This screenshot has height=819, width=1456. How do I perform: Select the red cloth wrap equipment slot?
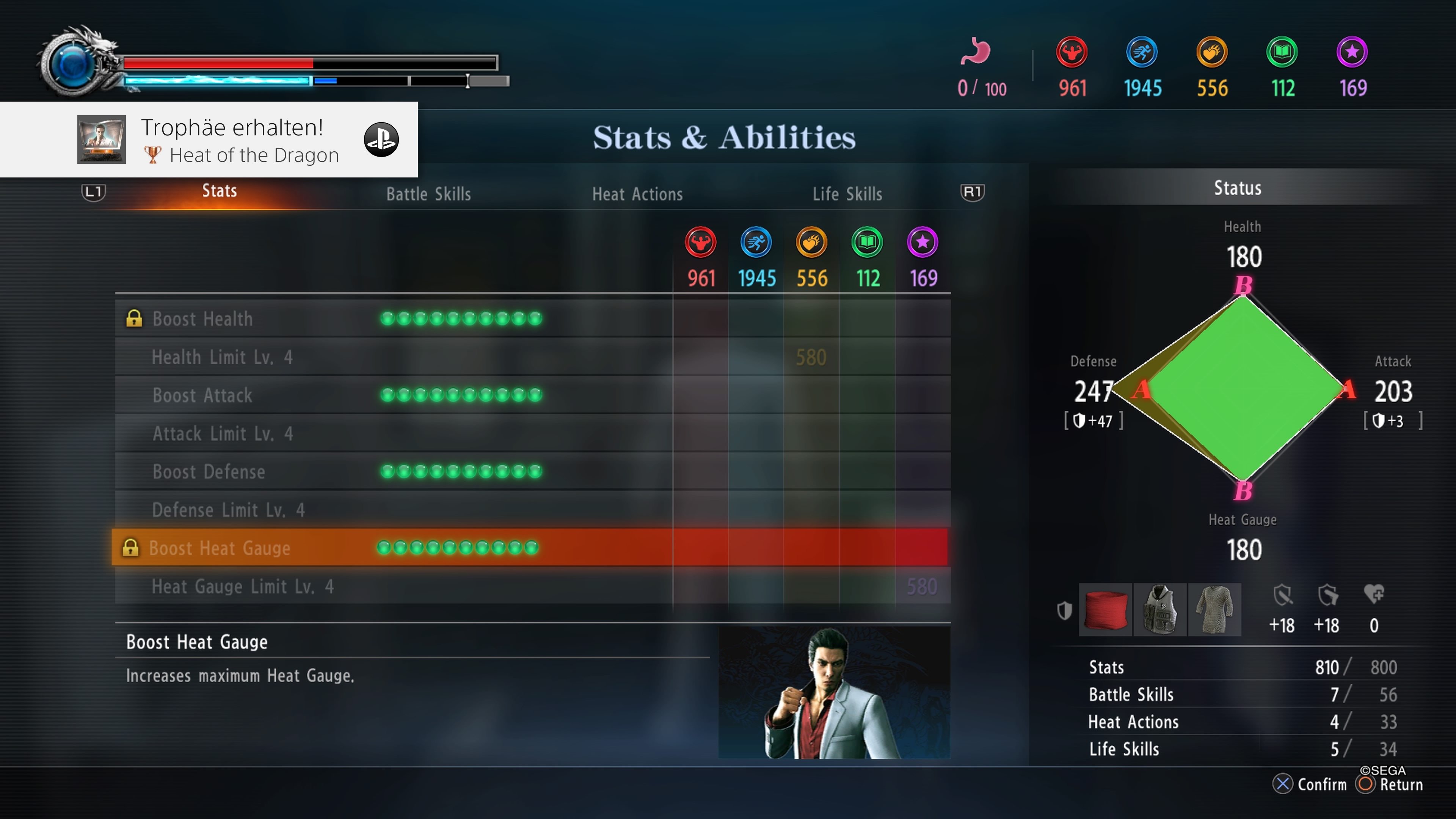pyautogui.click(x=1105, y=610)
